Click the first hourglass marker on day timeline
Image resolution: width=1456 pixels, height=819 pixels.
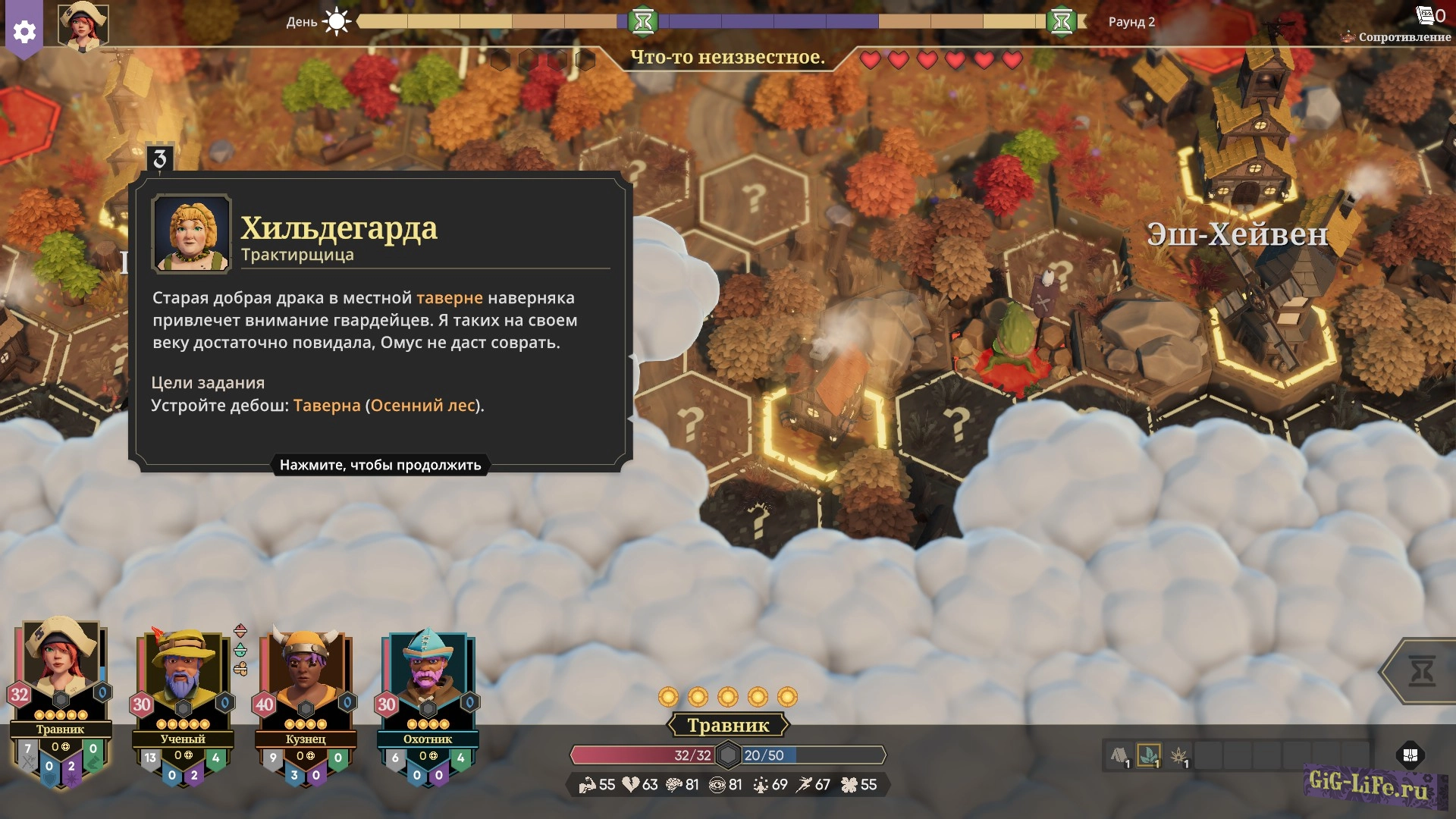(x=643, y=22)
